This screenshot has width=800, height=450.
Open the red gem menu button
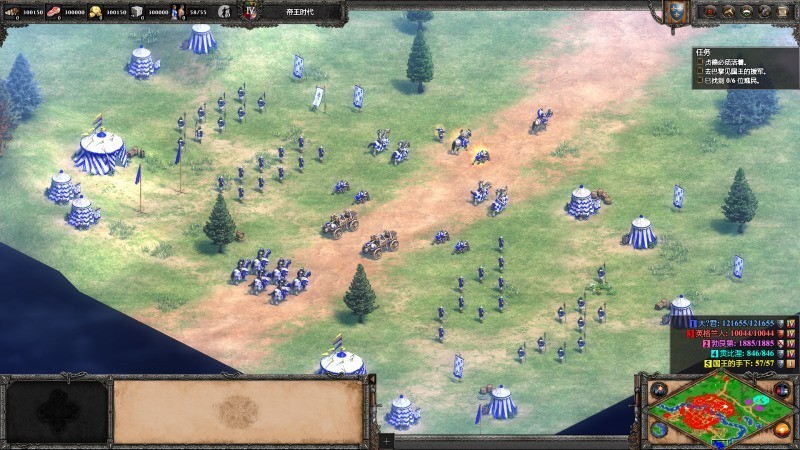tap(708, 12)
